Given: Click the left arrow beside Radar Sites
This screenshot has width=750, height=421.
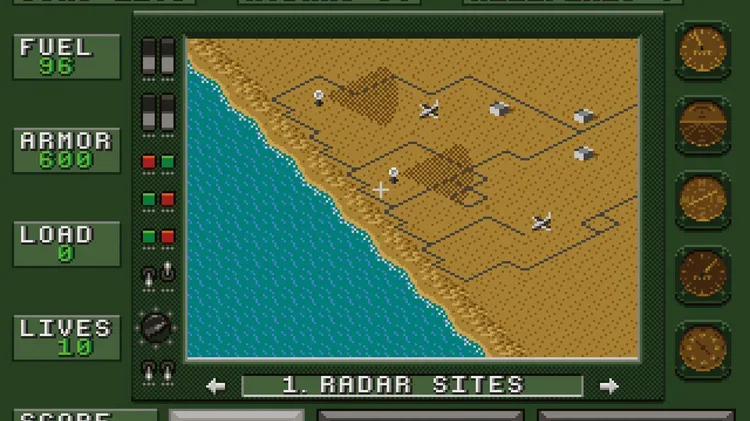Looking at the screenshot, I should tap(216, 386).
